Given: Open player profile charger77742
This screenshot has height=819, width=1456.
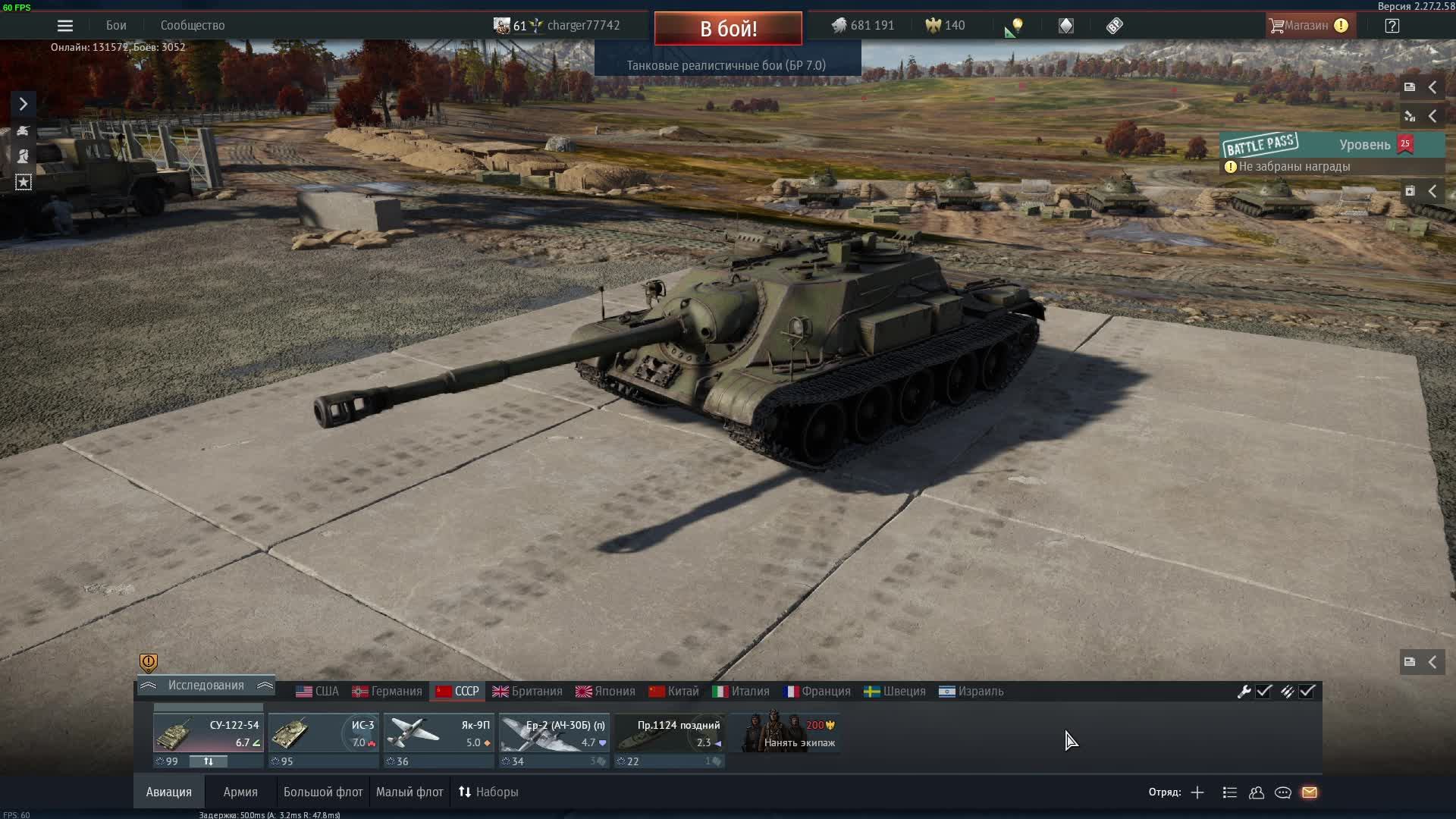Looking at the screenshot, I should [x=582, y=26].
